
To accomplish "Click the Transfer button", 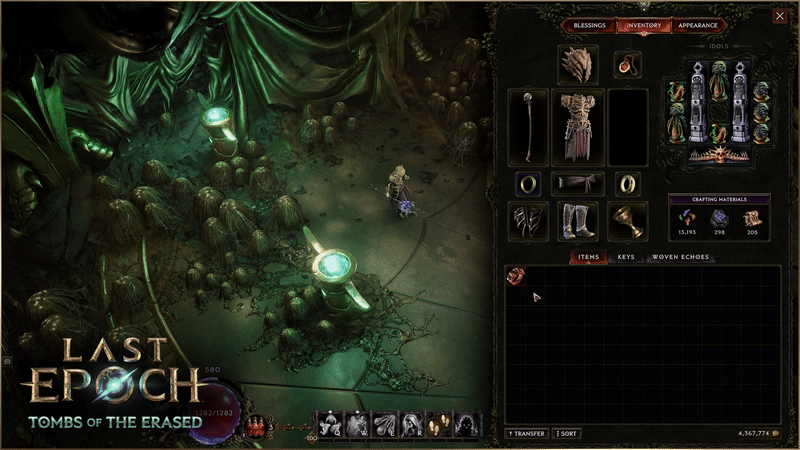I will tap(527, 434).
